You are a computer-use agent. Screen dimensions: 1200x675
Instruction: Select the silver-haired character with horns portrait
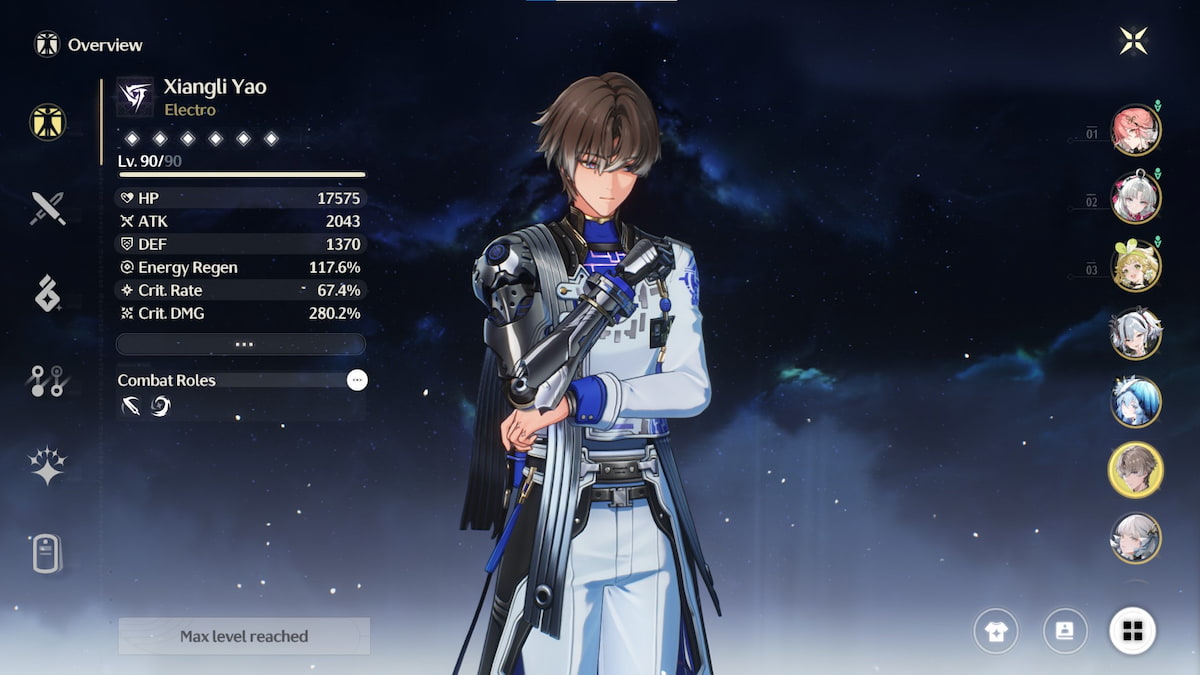[1136, 334]
